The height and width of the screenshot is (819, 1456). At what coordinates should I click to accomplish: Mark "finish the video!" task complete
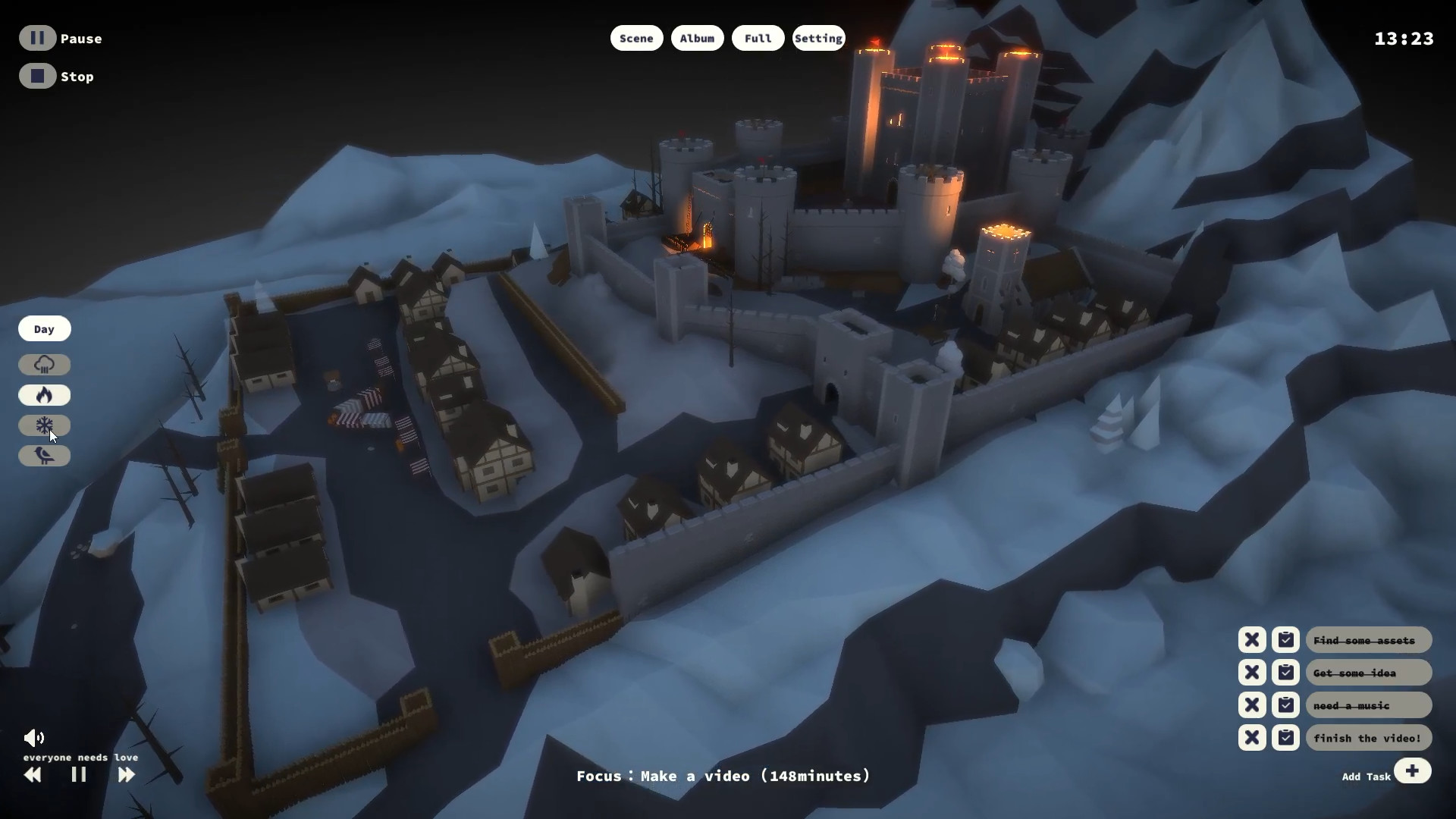[x=1285, y=738]
